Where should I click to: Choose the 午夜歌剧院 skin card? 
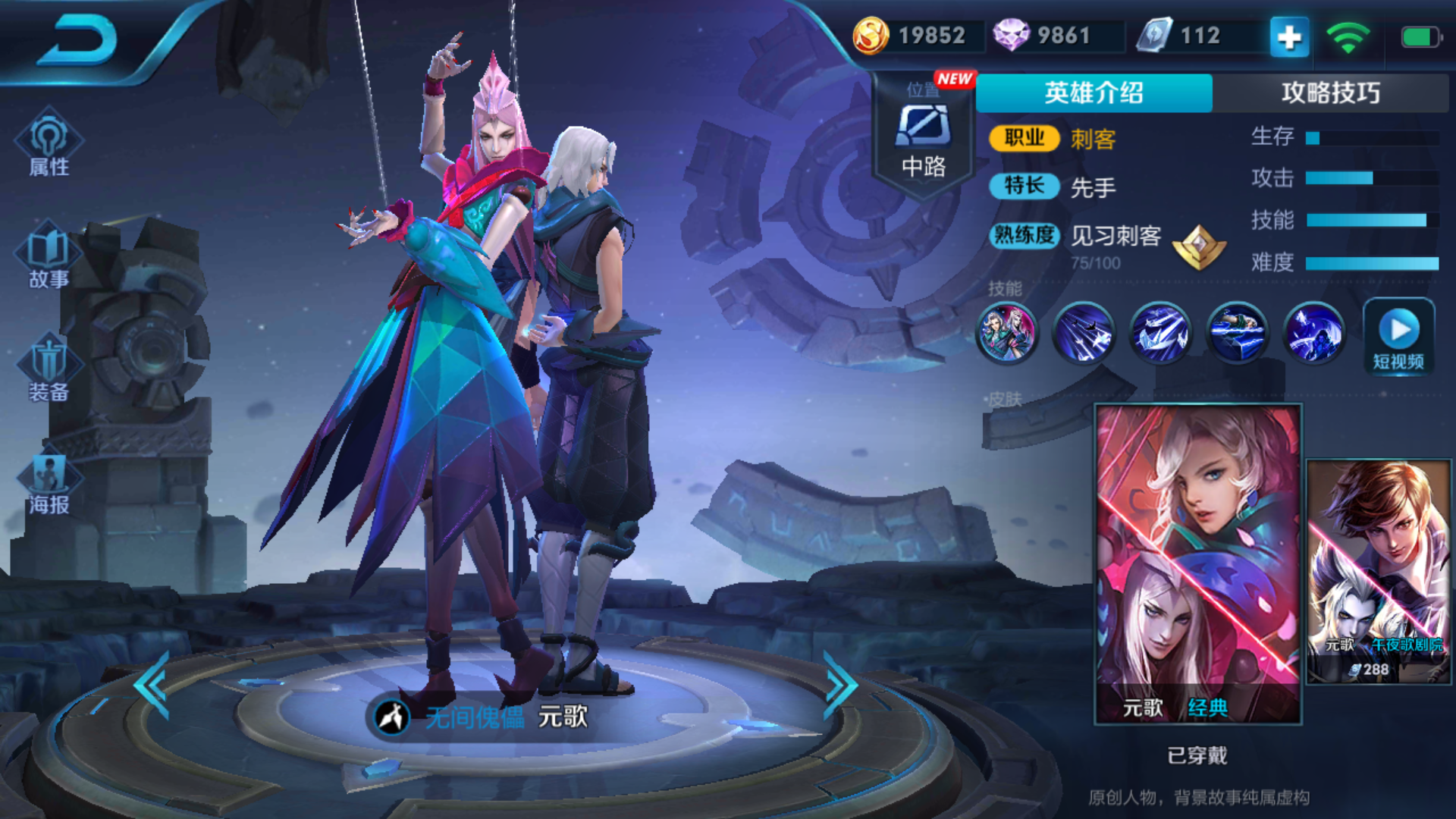(1379, 571)
